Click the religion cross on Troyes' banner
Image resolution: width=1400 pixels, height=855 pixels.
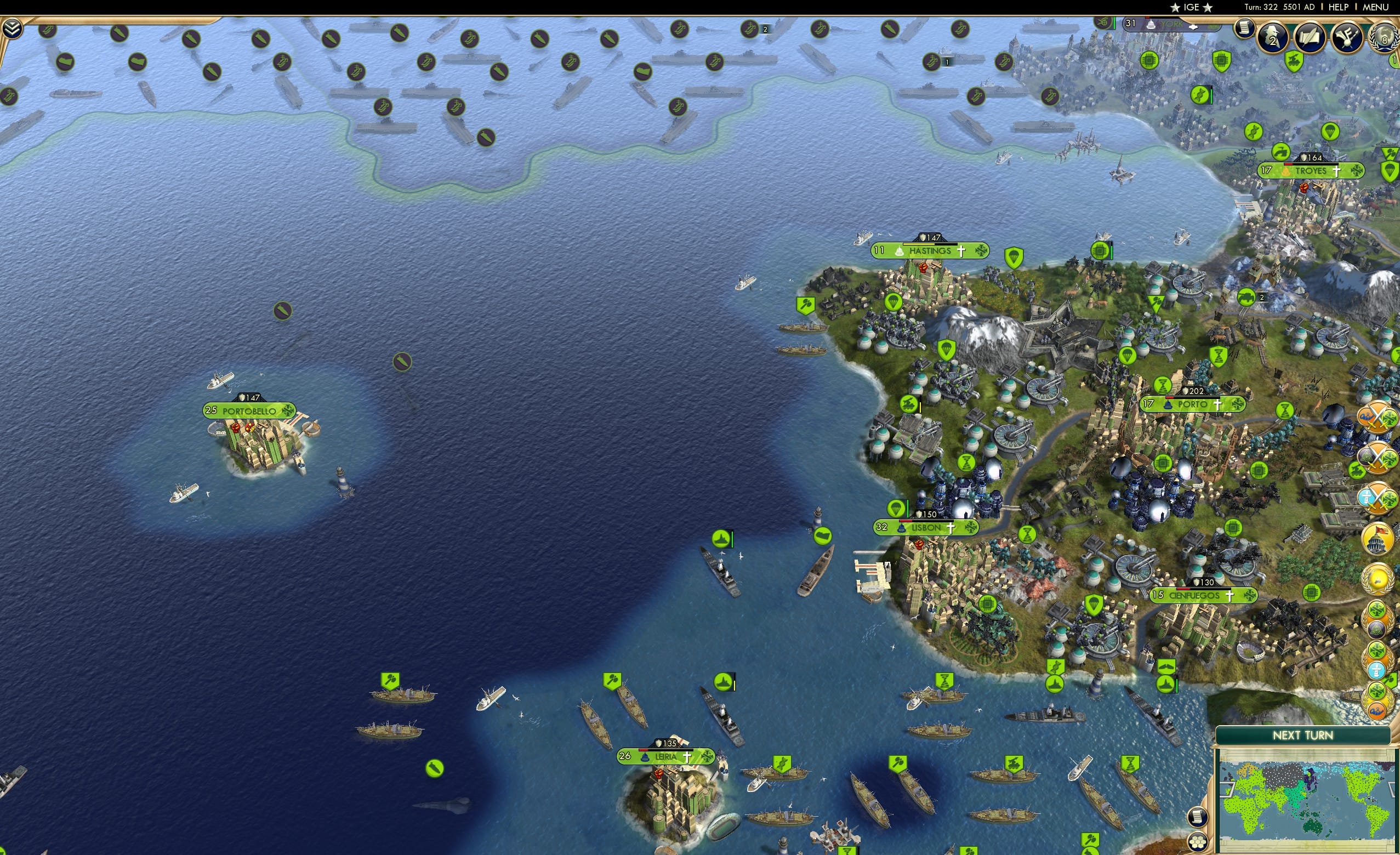[1337, 172]
